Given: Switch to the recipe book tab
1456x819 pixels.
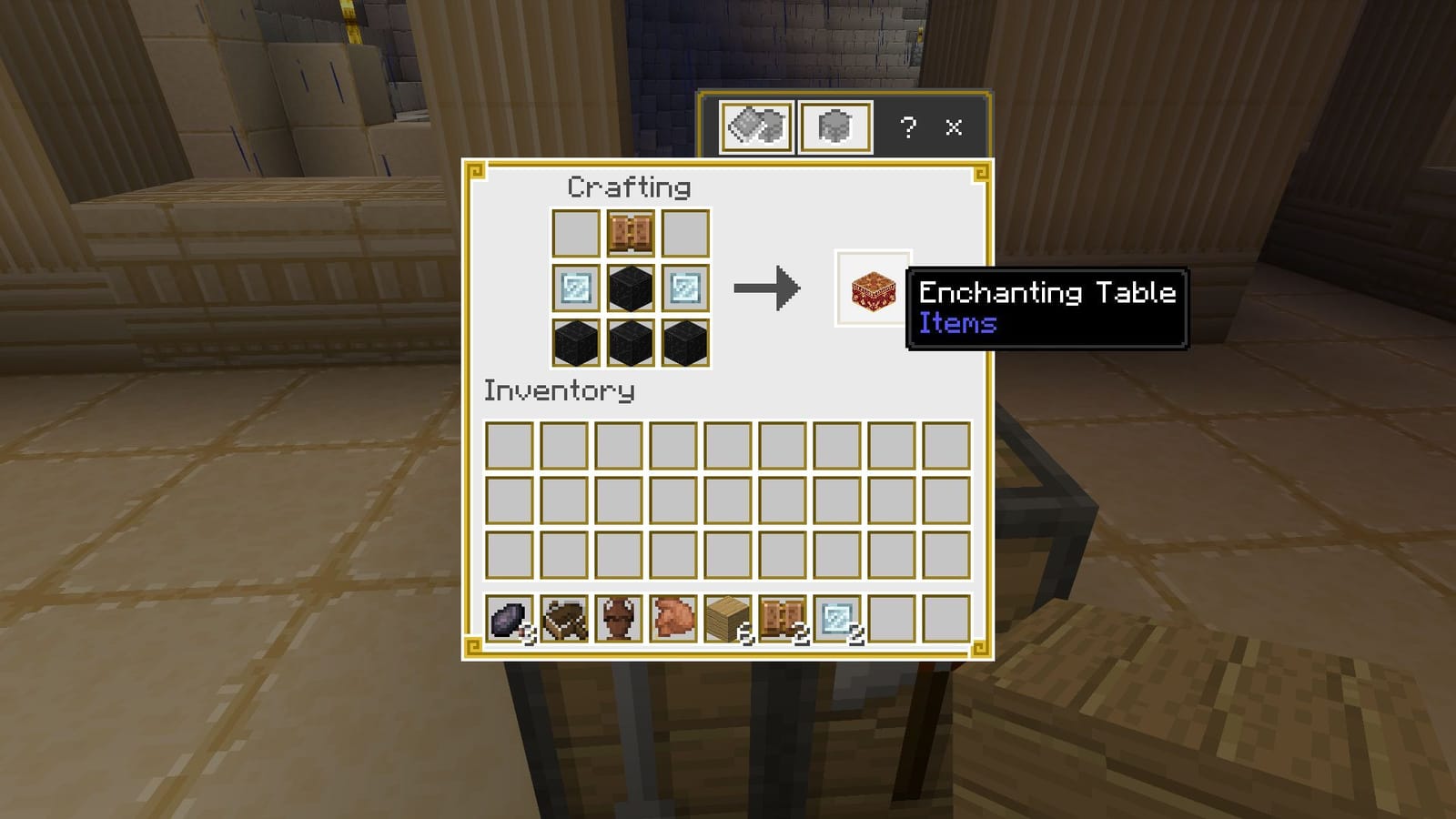Looking at the screenshot, I should point(758,126).
